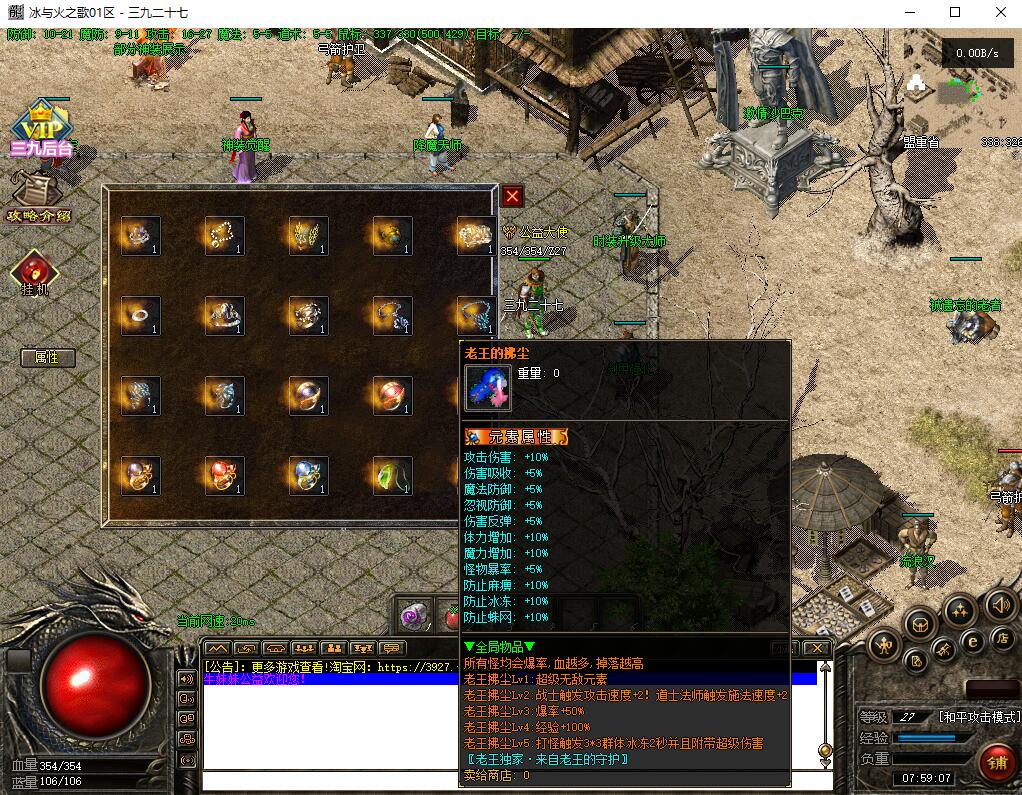Open the 属性 attributes panel

pos(46,357)
